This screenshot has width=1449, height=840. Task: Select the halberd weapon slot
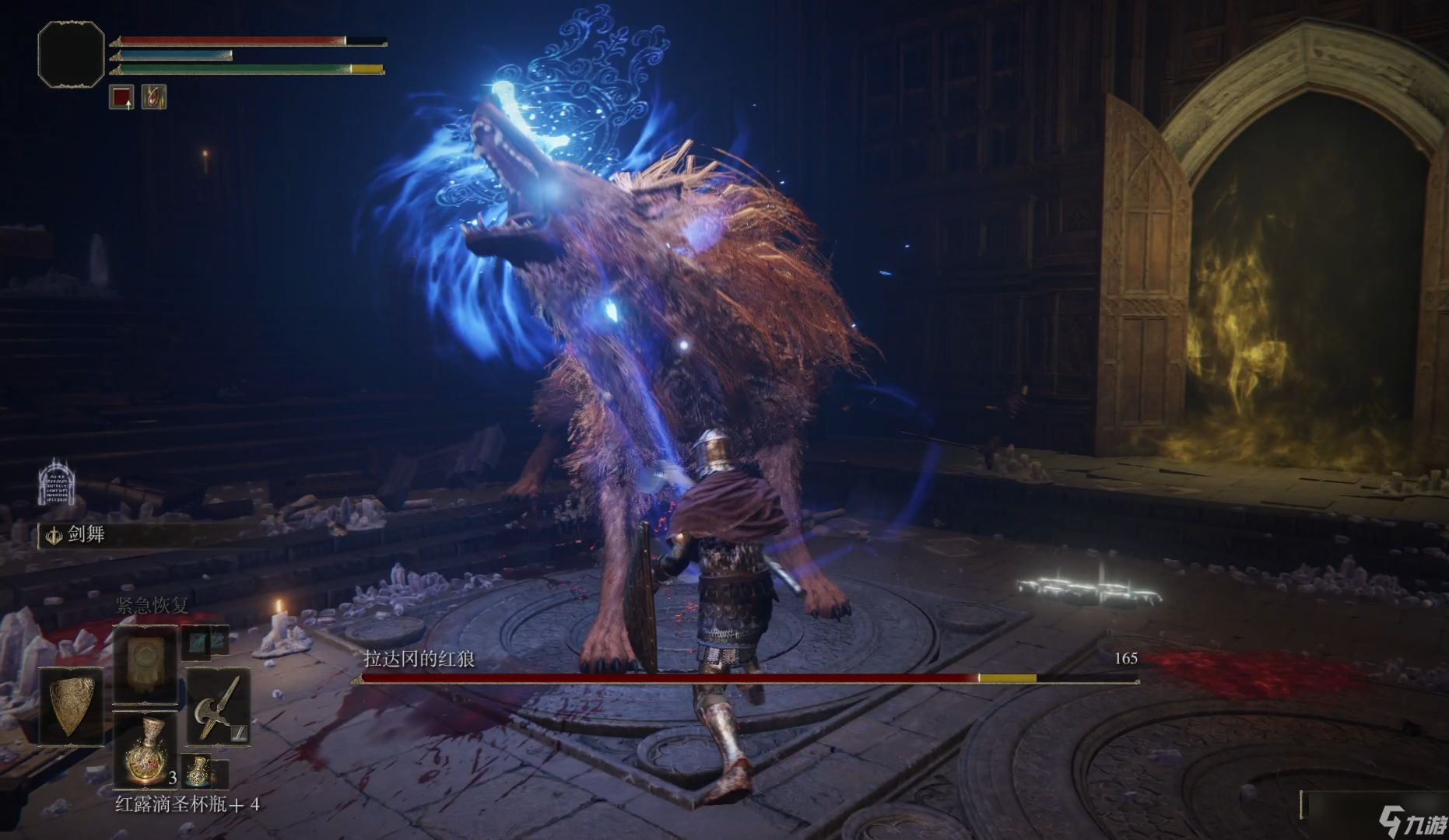click(x=218, y=706)
